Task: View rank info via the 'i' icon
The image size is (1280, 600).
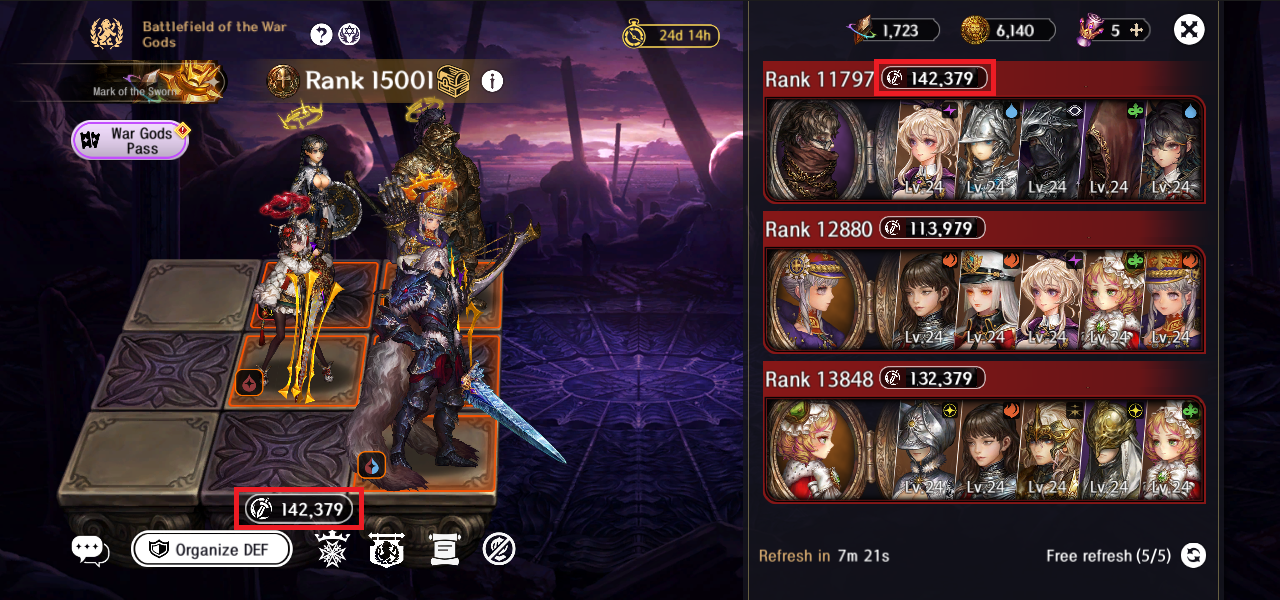Action: click(x=492, y=81)
